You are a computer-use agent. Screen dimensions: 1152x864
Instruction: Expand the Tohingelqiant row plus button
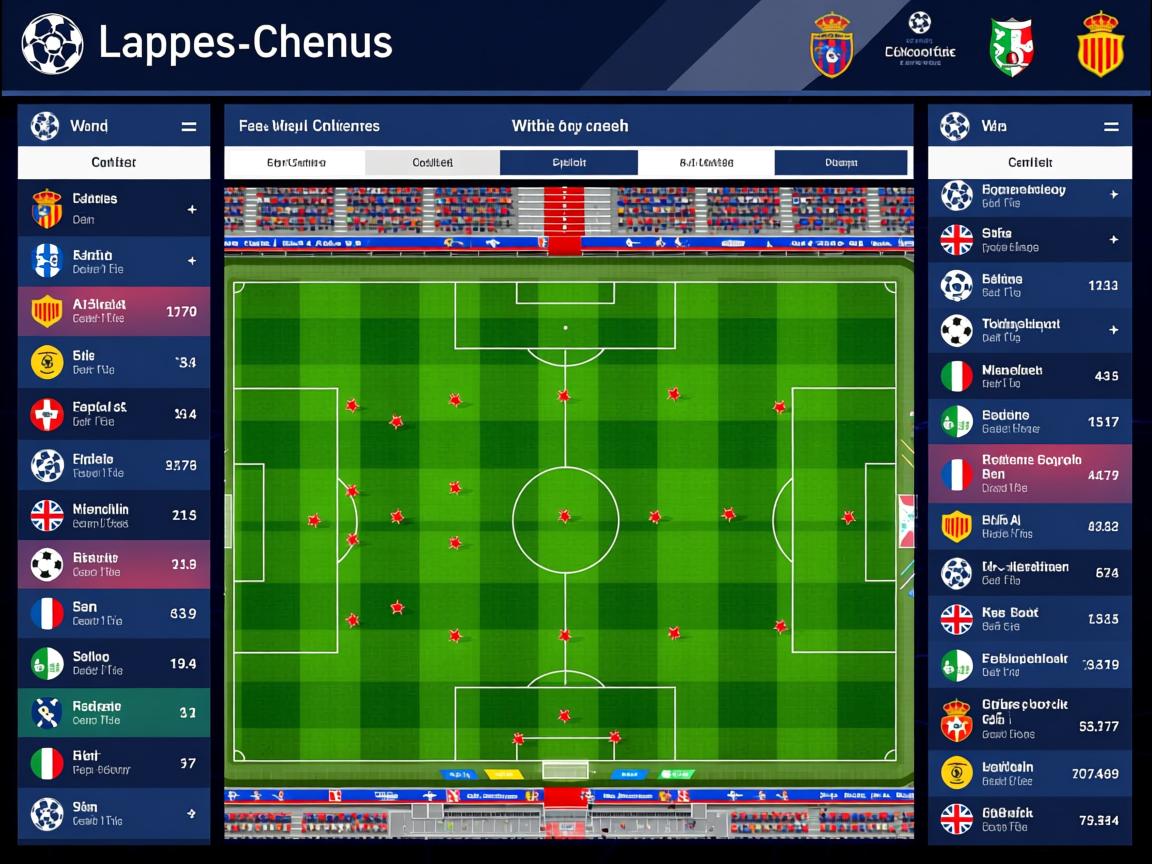coord(1114,330)
